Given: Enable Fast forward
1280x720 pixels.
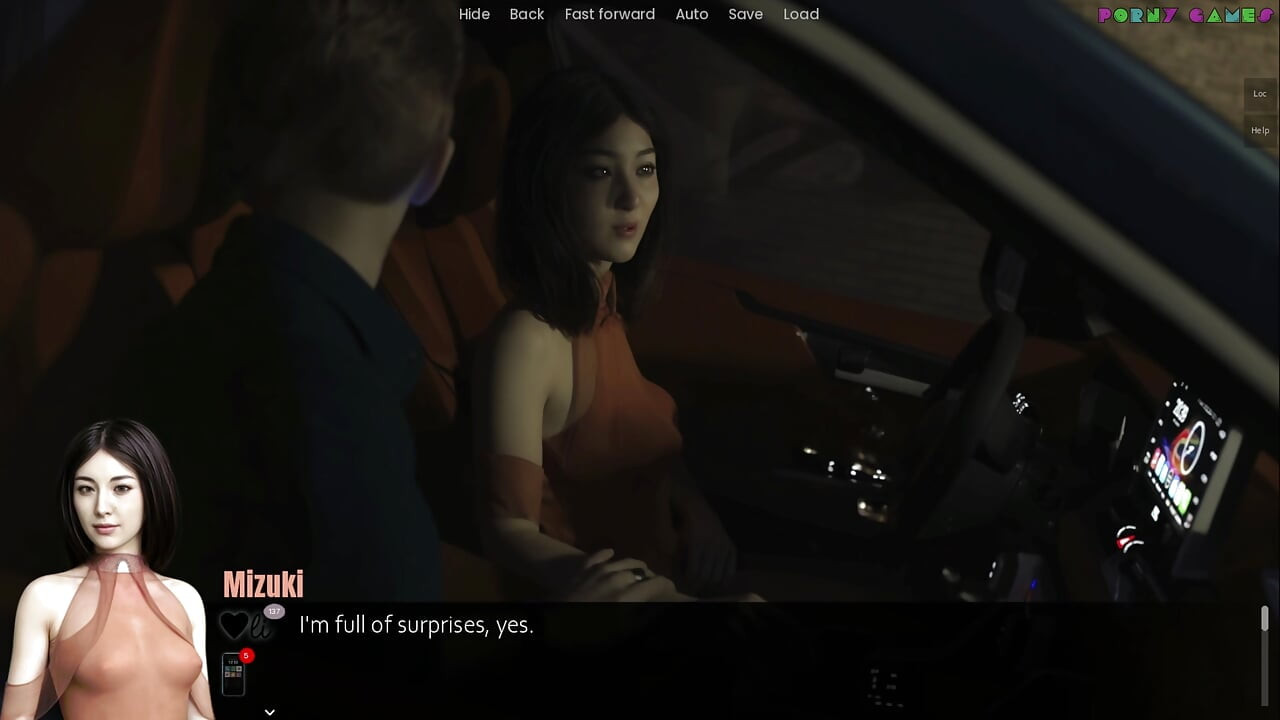Looking at the screenshot, I should pos(609,14).
